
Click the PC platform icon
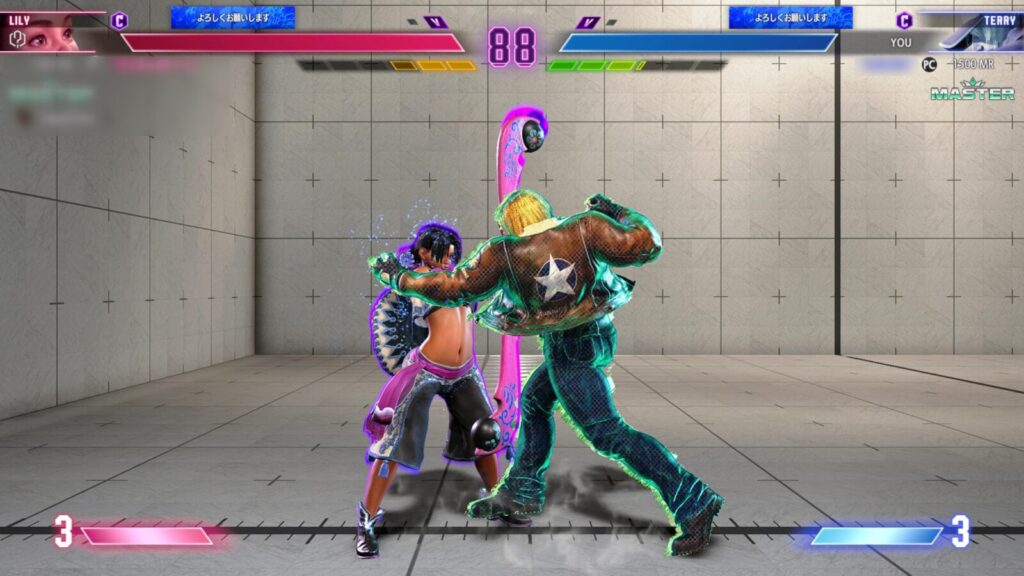point(930,63)
